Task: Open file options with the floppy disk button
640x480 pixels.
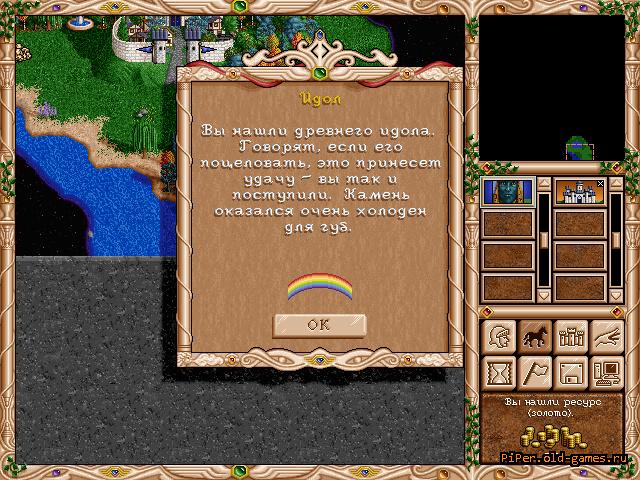Action: [x=570, y=373]
